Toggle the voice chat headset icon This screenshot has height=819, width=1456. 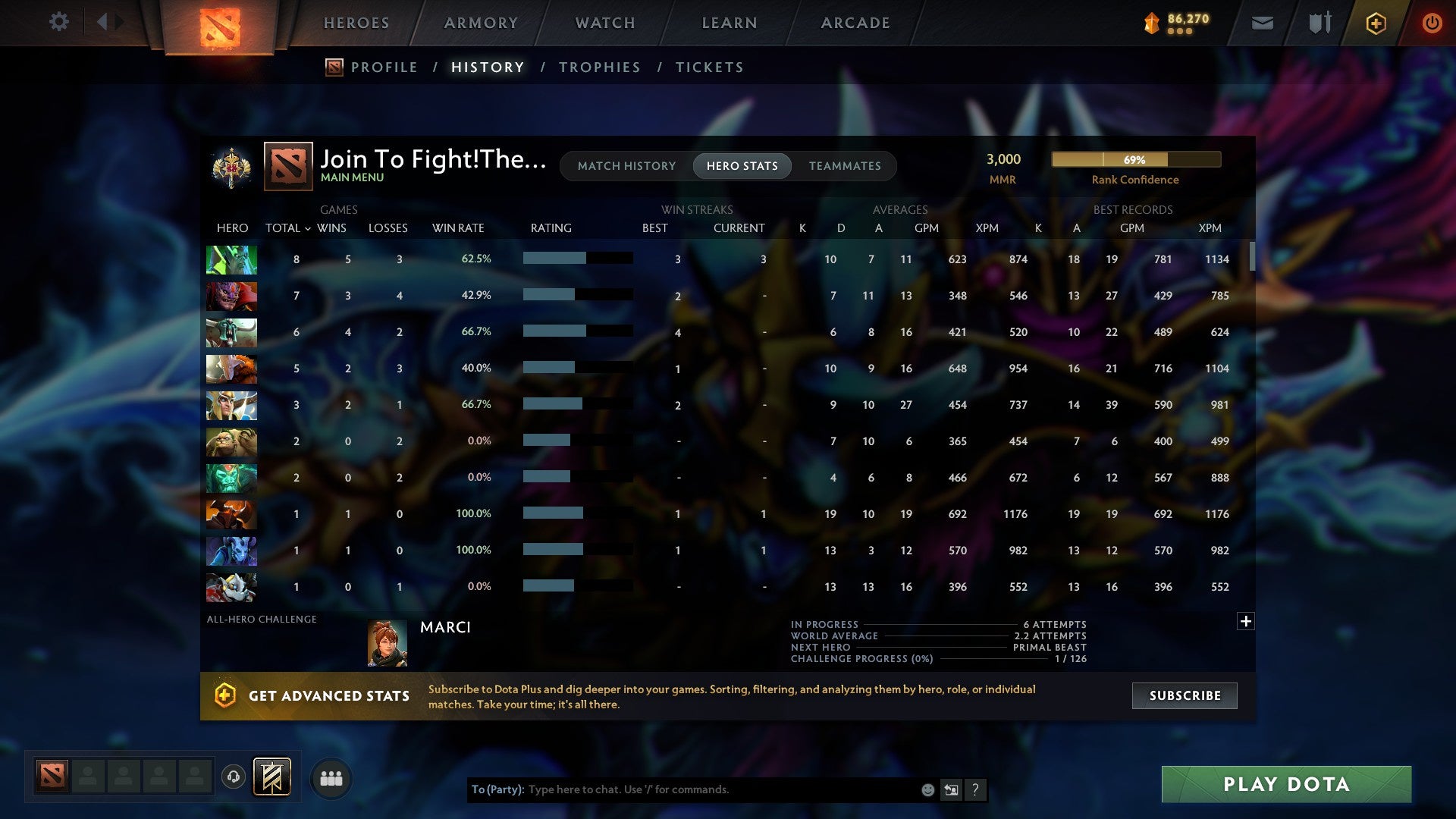click(x=233, y=777)
